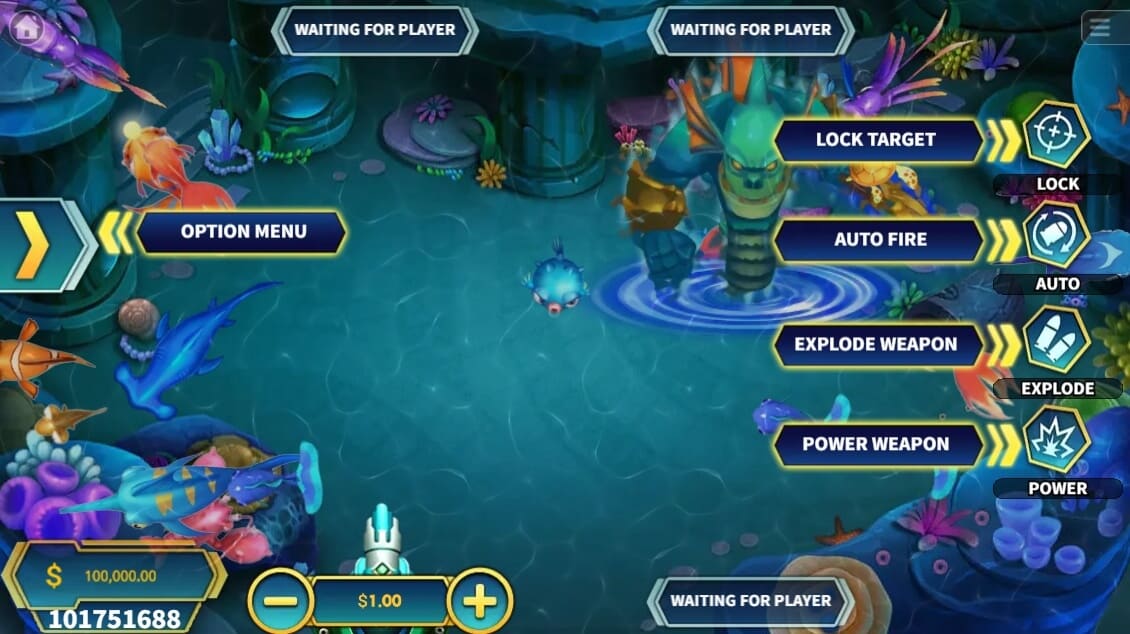Decrease bet with the minus button
Image resolution: width=1130 pixels, height=634 pixels.
280,602
